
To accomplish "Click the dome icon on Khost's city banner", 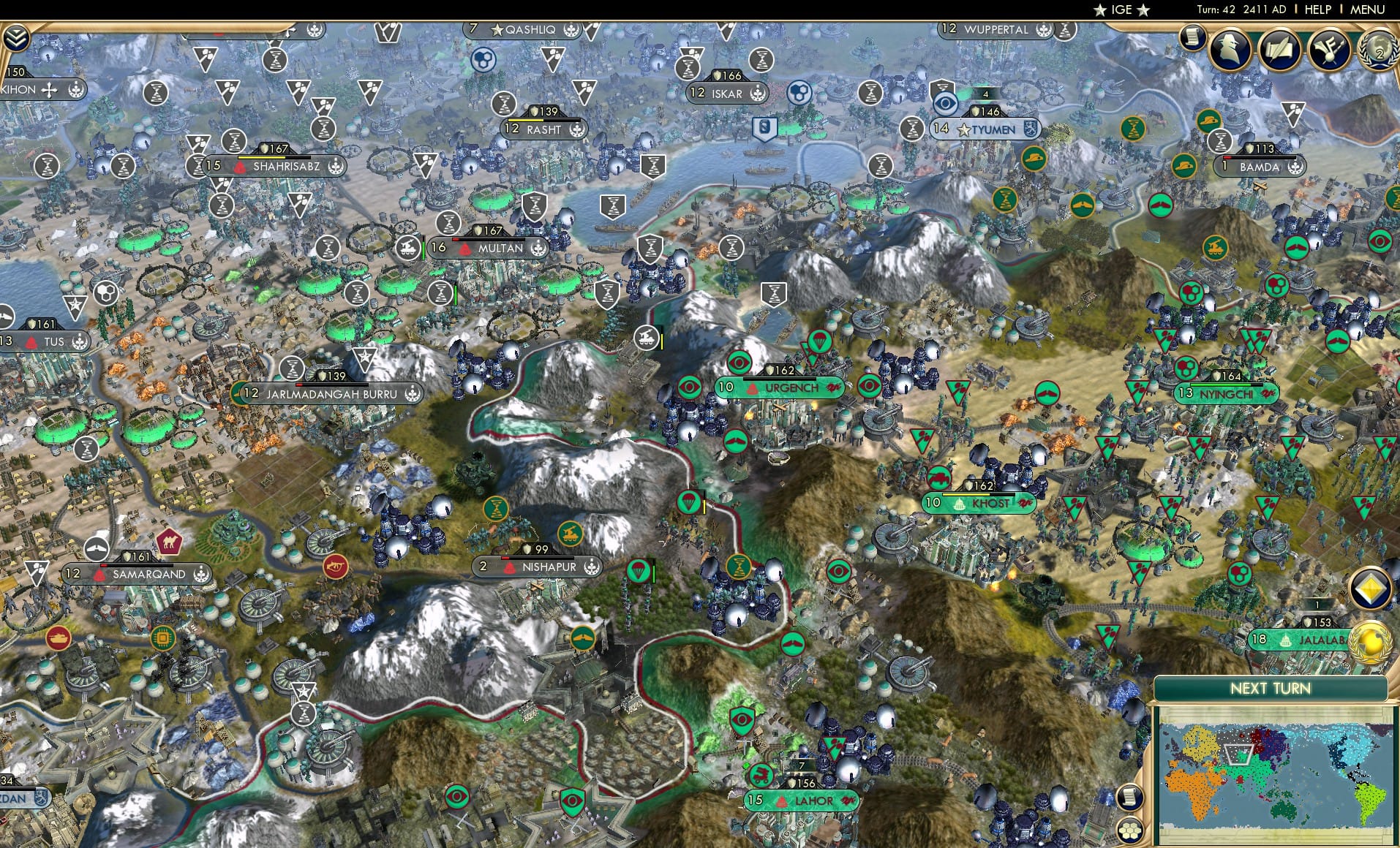I will 959,503.
